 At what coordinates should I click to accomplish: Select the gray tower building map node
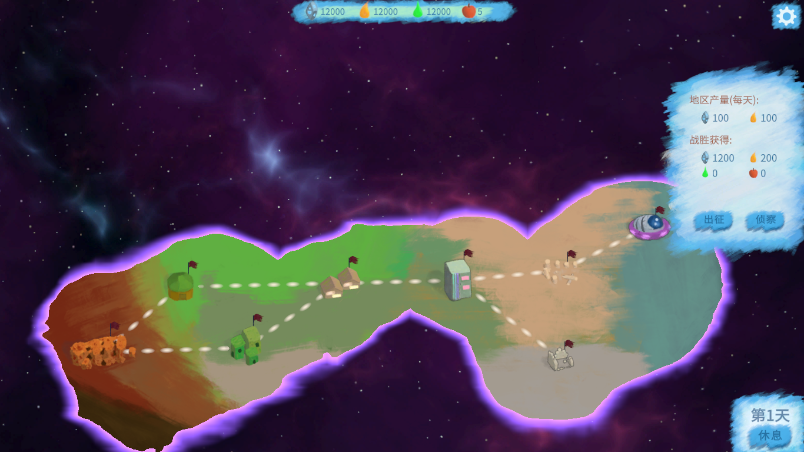tap(458, 279)
